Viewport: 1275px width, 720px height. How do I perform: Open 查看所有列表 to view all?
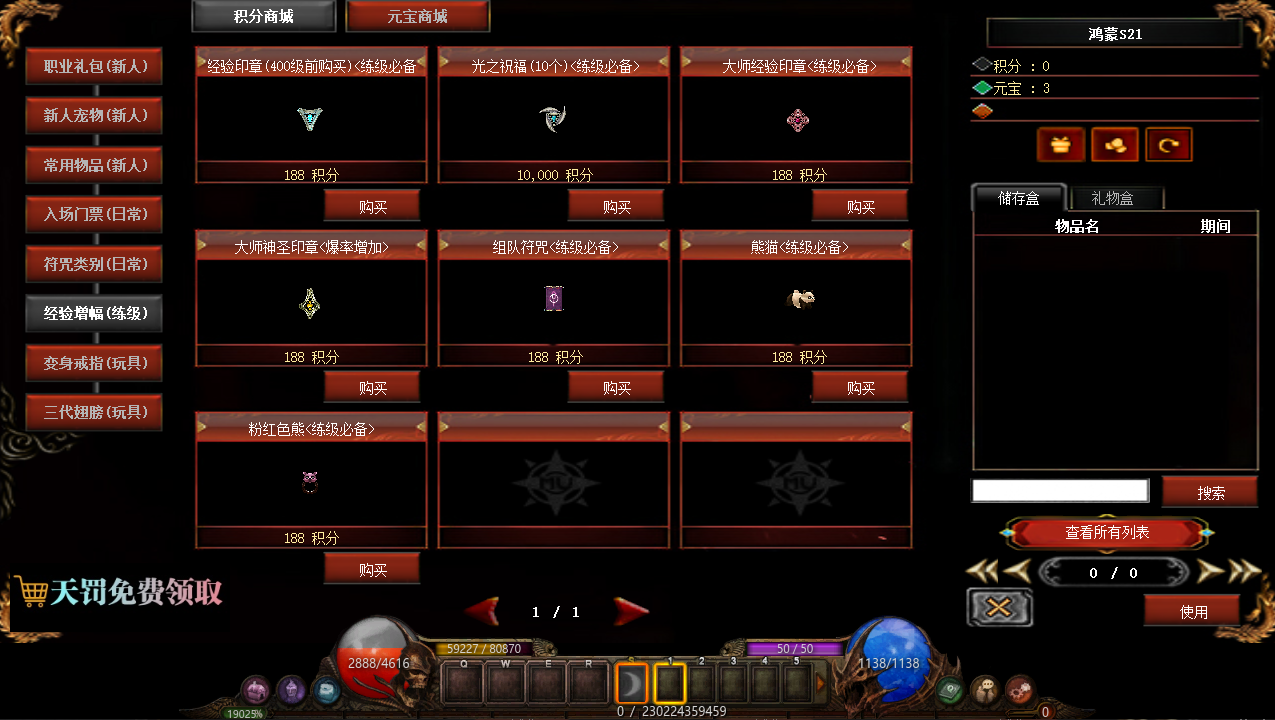click(1107, 533)
